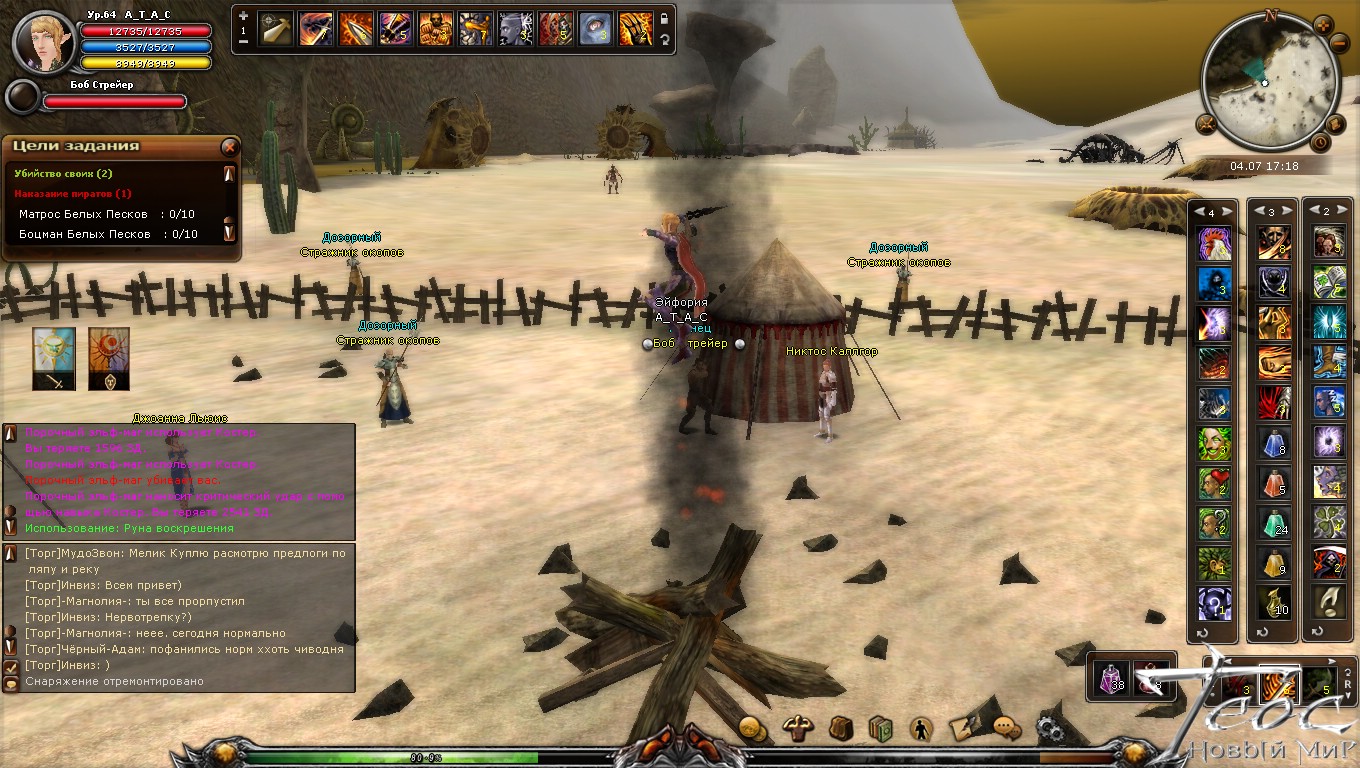
Task: Open the character sheet muscle-torso icon
Action: coord(798,729)
